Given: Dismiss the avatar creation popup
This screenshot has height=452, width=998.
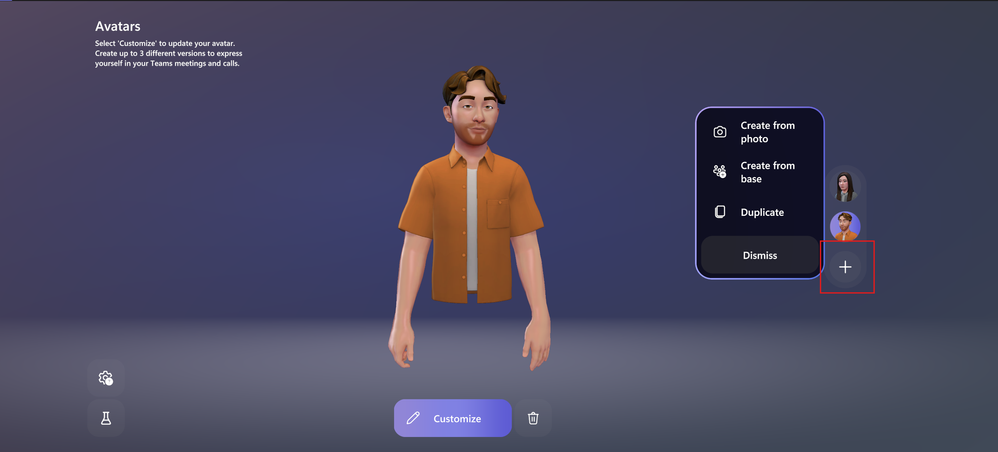Looking at the screenshot, I should [x=760, y=255].
